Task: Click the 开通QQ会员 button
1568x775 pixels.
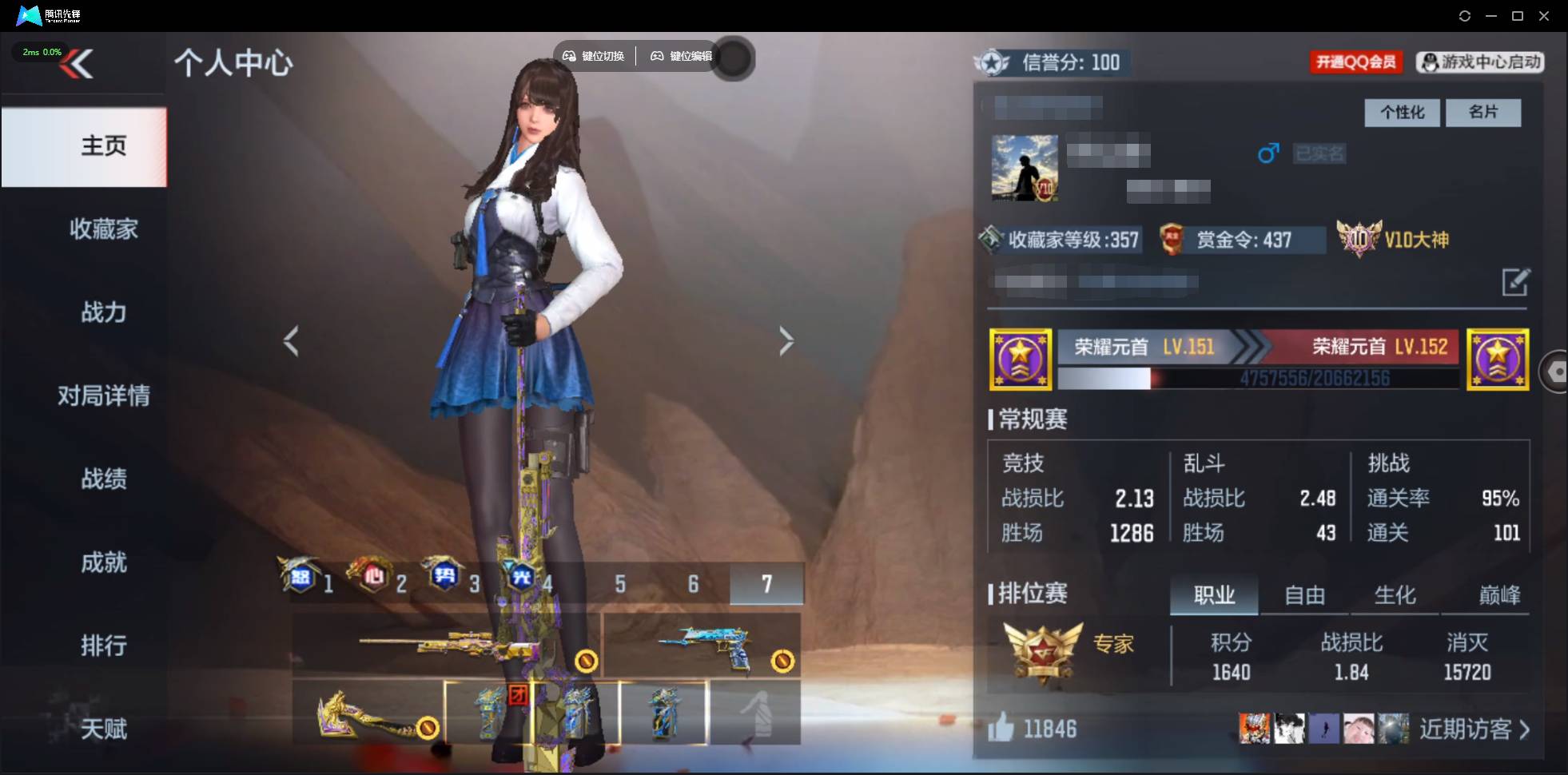Action: tap(1356, 62)
